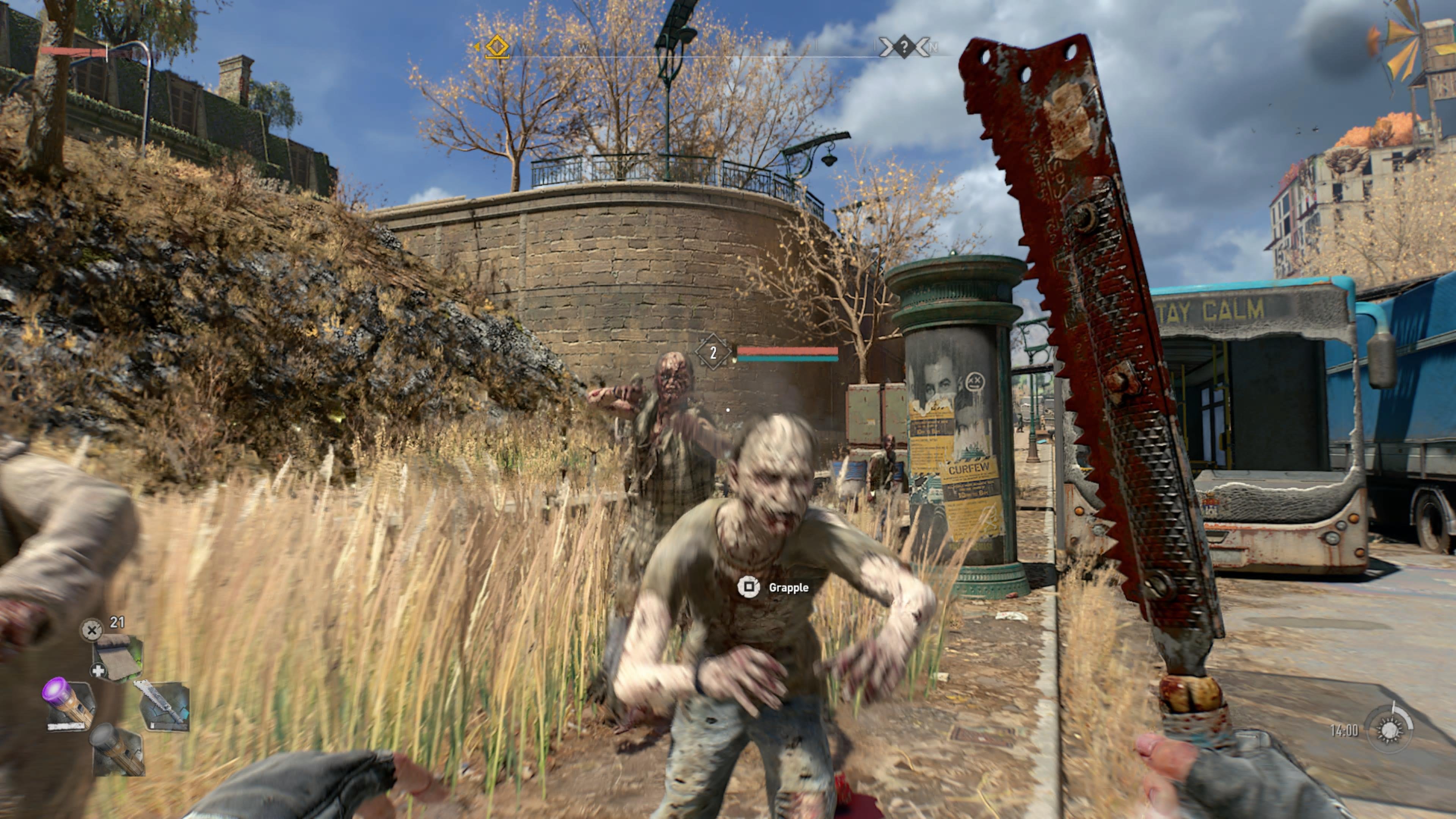Toggle the N direction marker on the compass
1456x819 pixels.
tap(934, 47)
